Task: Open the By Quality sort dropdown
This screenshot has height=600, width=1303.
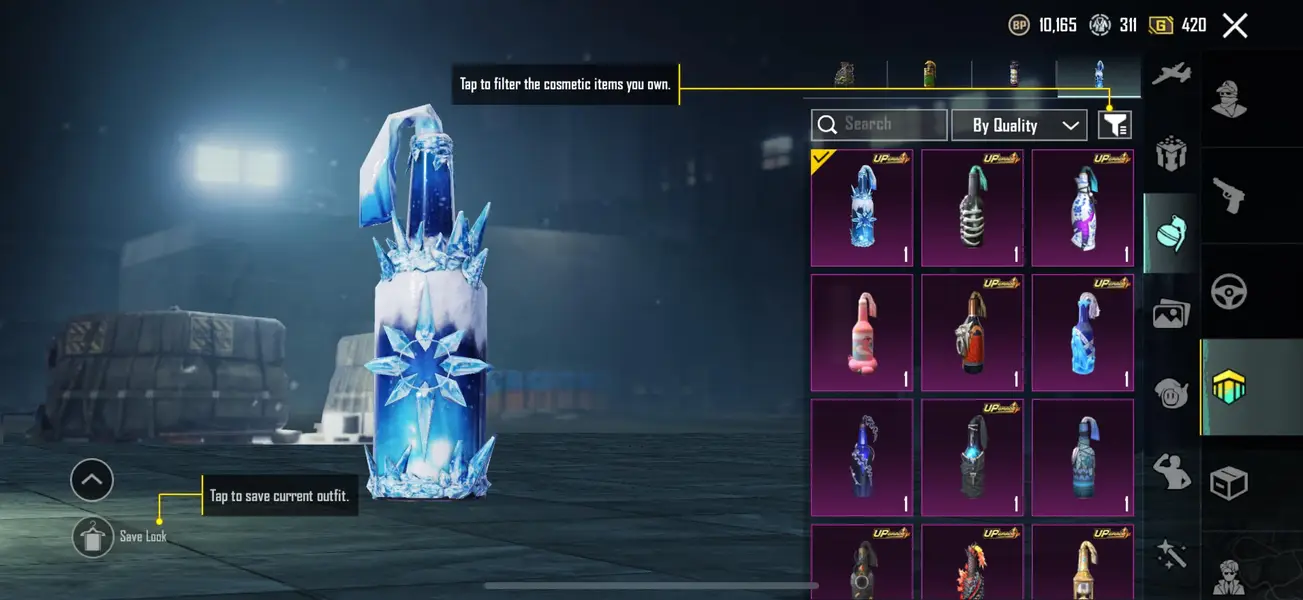Action: click(x=1018, y=125)
